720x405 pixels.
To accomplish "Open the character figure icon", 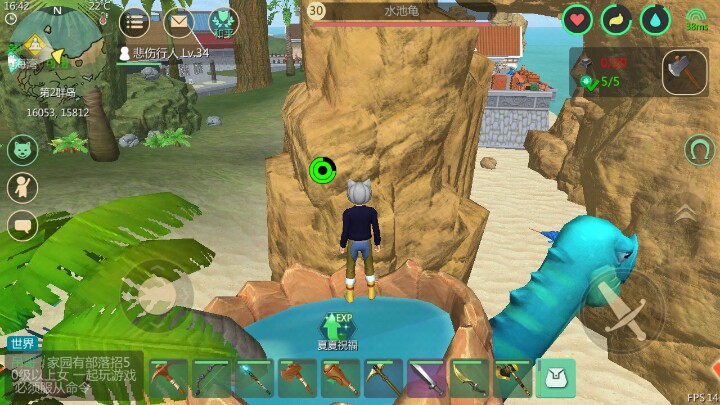I will [22, 187].
